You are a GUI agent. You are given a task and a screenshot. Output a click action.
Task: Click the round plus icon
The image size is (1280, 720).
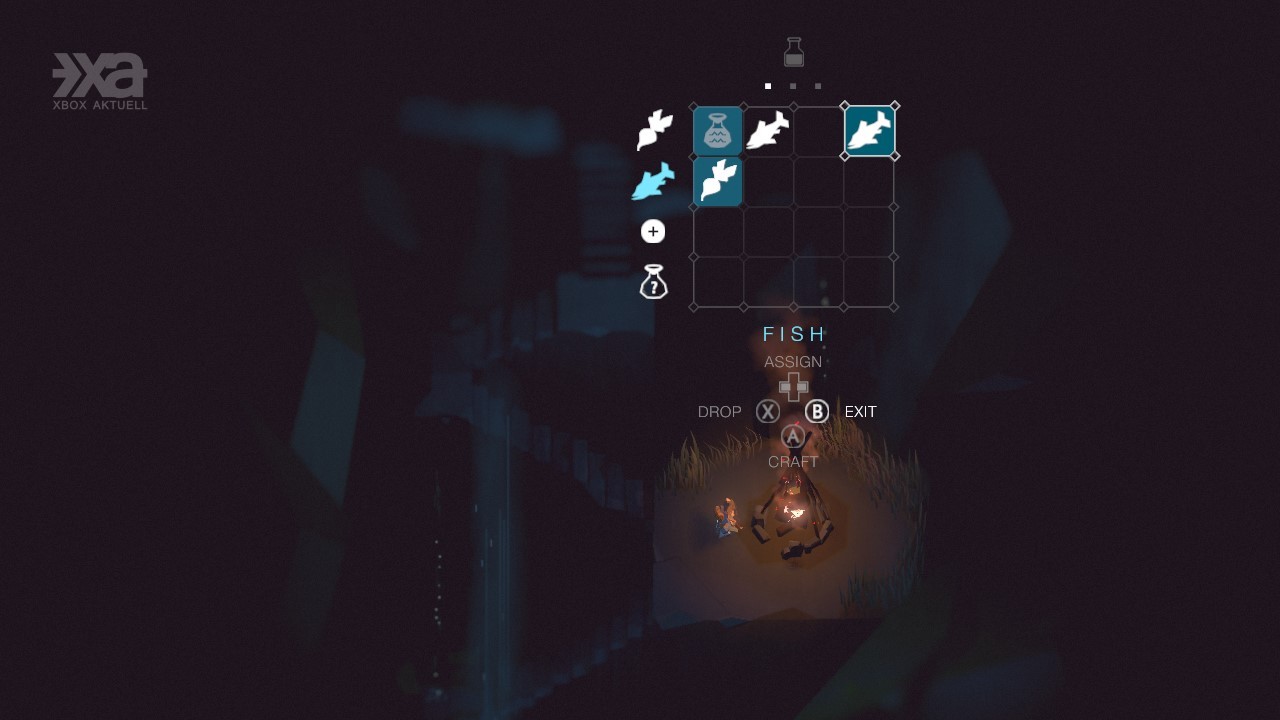coord(653,232)
